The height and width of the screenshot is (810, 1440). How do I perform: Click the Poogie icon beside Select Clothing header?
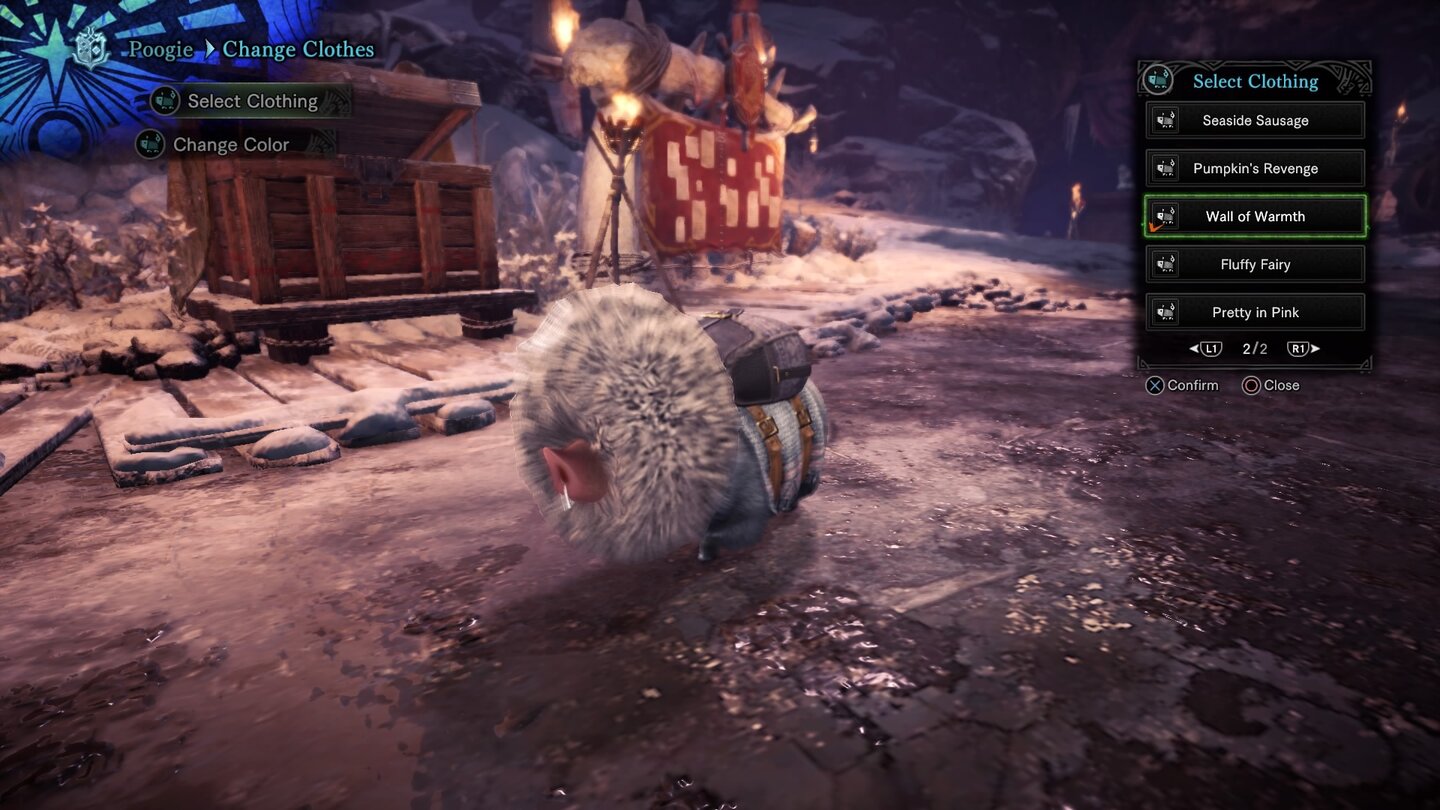(x=1158, y=81)
